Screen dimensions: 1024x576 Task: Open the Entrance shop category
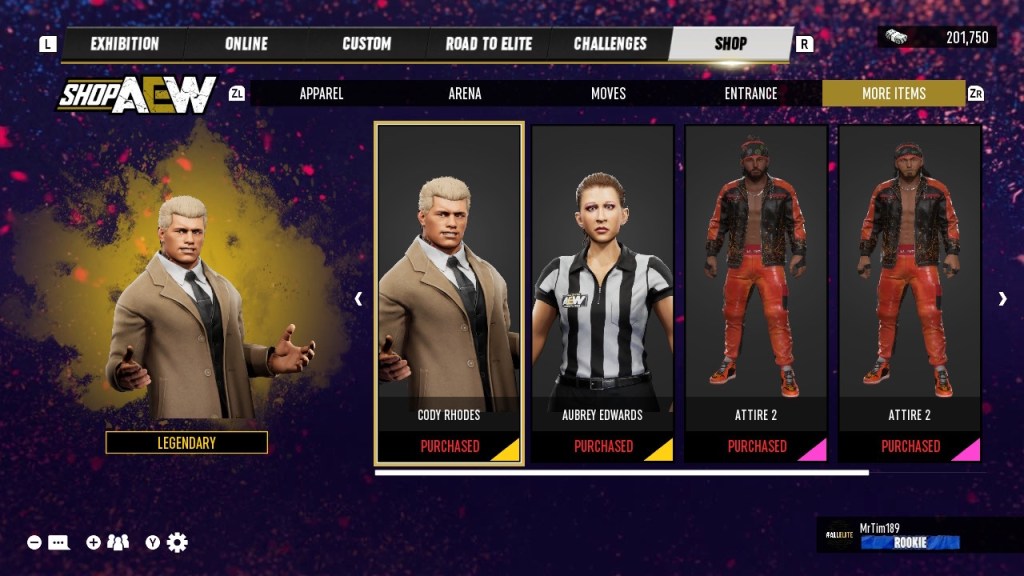point(751,93)
